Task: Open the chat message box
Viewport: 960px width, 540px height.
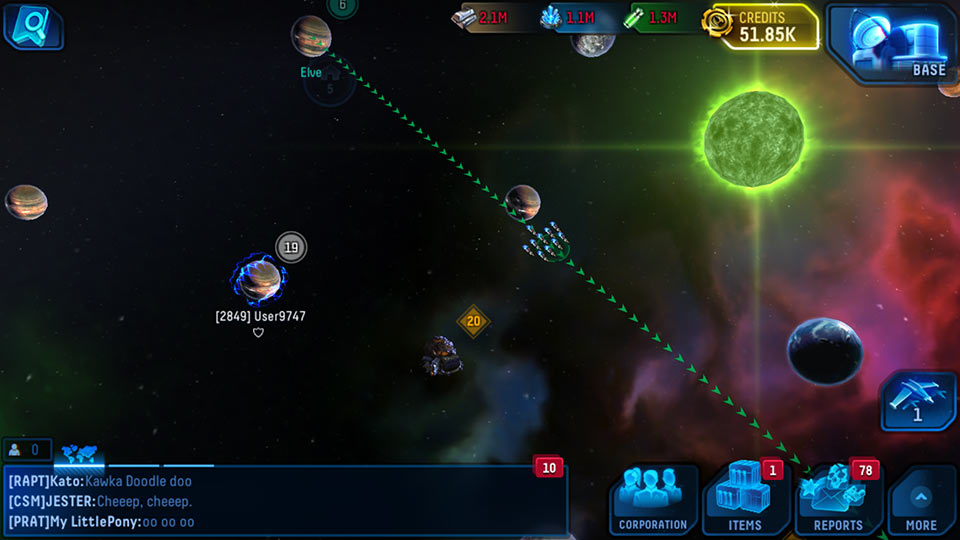Action: coord(284,500)
